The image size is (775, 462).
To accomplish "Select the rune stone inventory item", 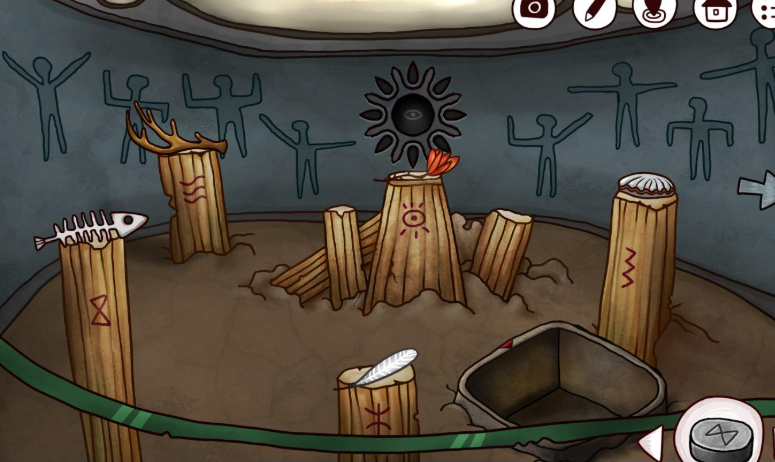I will click(720, 437).
